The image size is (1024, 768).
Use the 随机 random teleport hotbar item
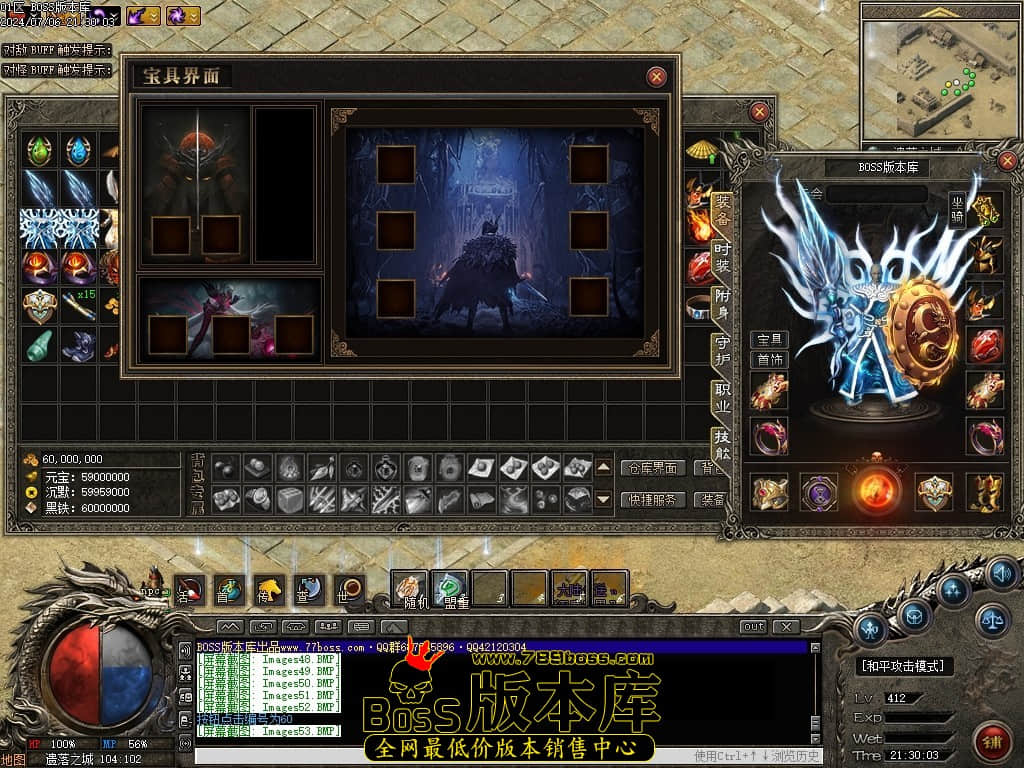[x=408, y=588]
